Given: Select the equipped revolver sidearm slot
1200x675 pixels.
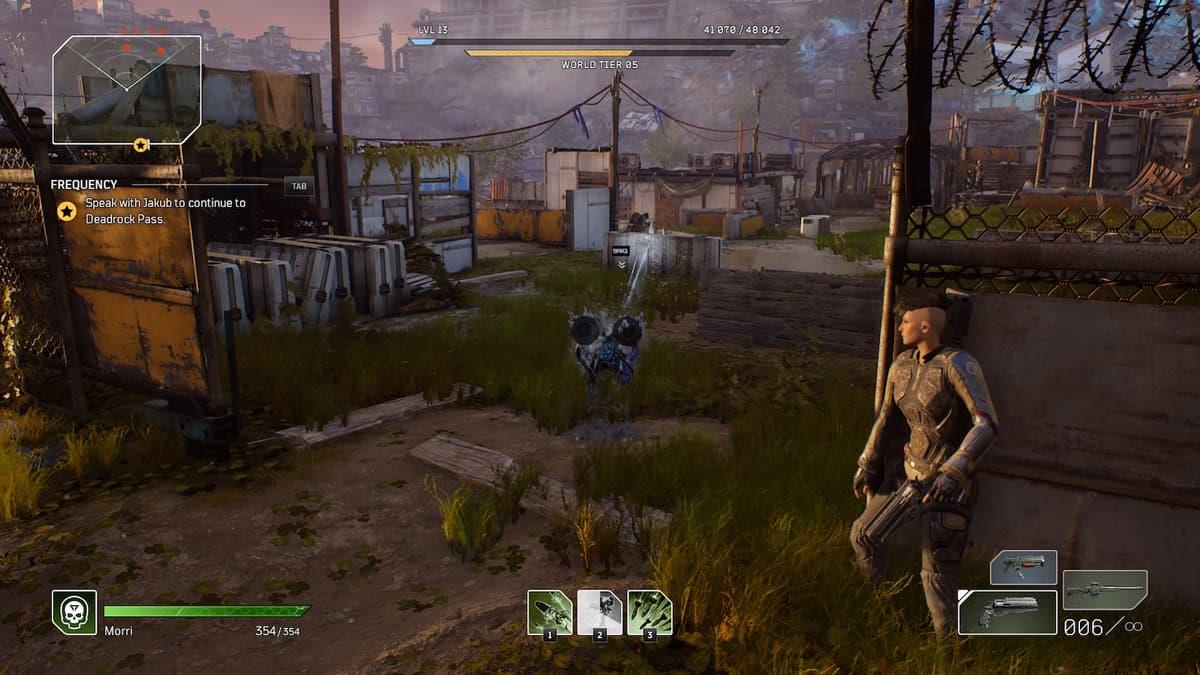Looking at the screenshot, I should click(x=1007, y=612).
